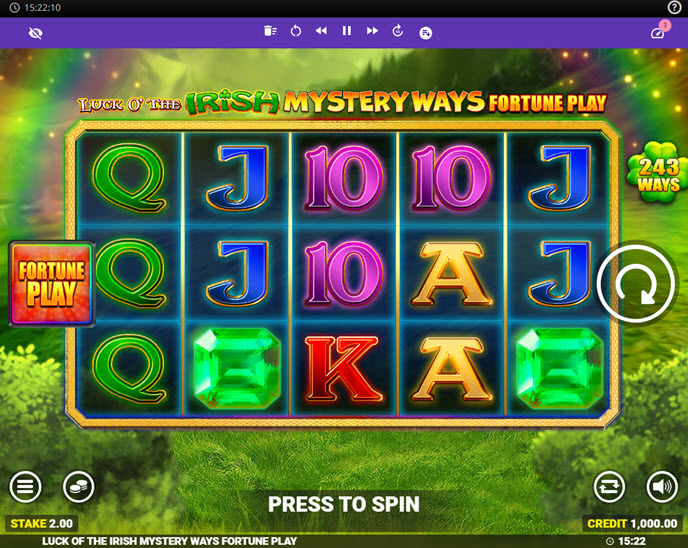
Task: Open the coin stake selector
Action: coord(78,487)
